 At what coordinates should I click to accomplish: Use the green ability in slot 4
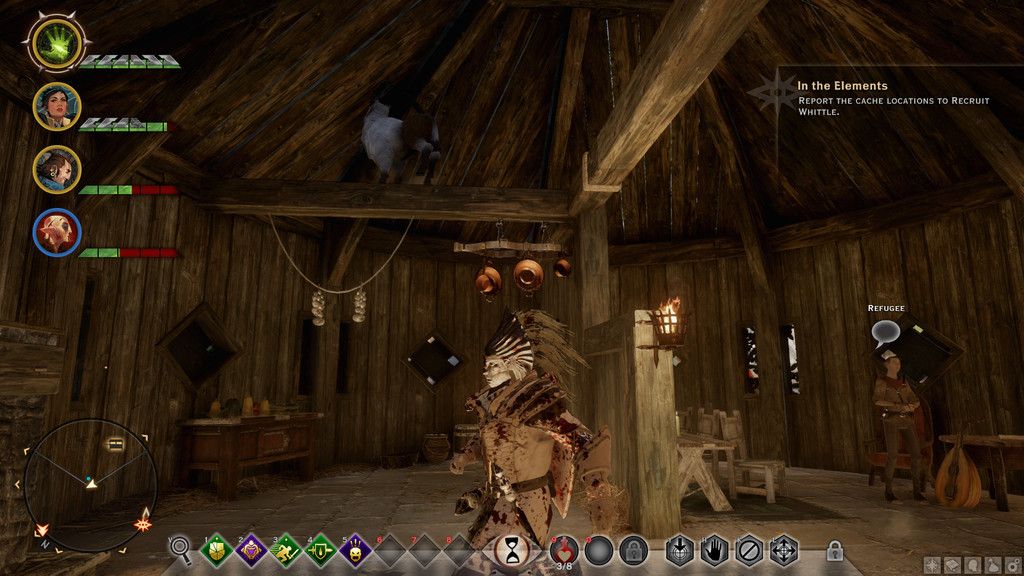tap(320, 549)
